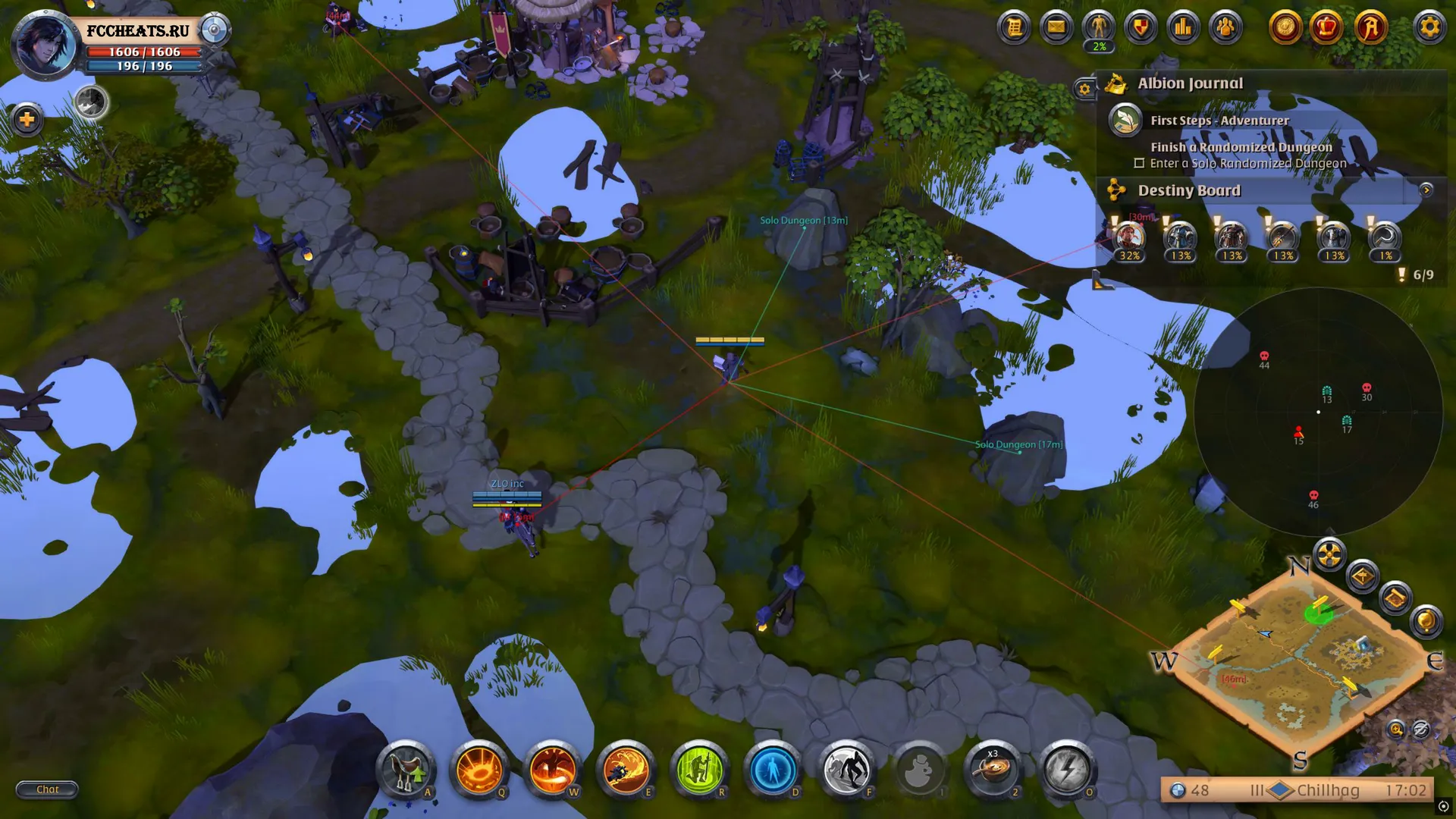The width and height of the screenshot is (1456, 819).
Task: Use the food bowl consumable slot
Action: coord(993,770)
